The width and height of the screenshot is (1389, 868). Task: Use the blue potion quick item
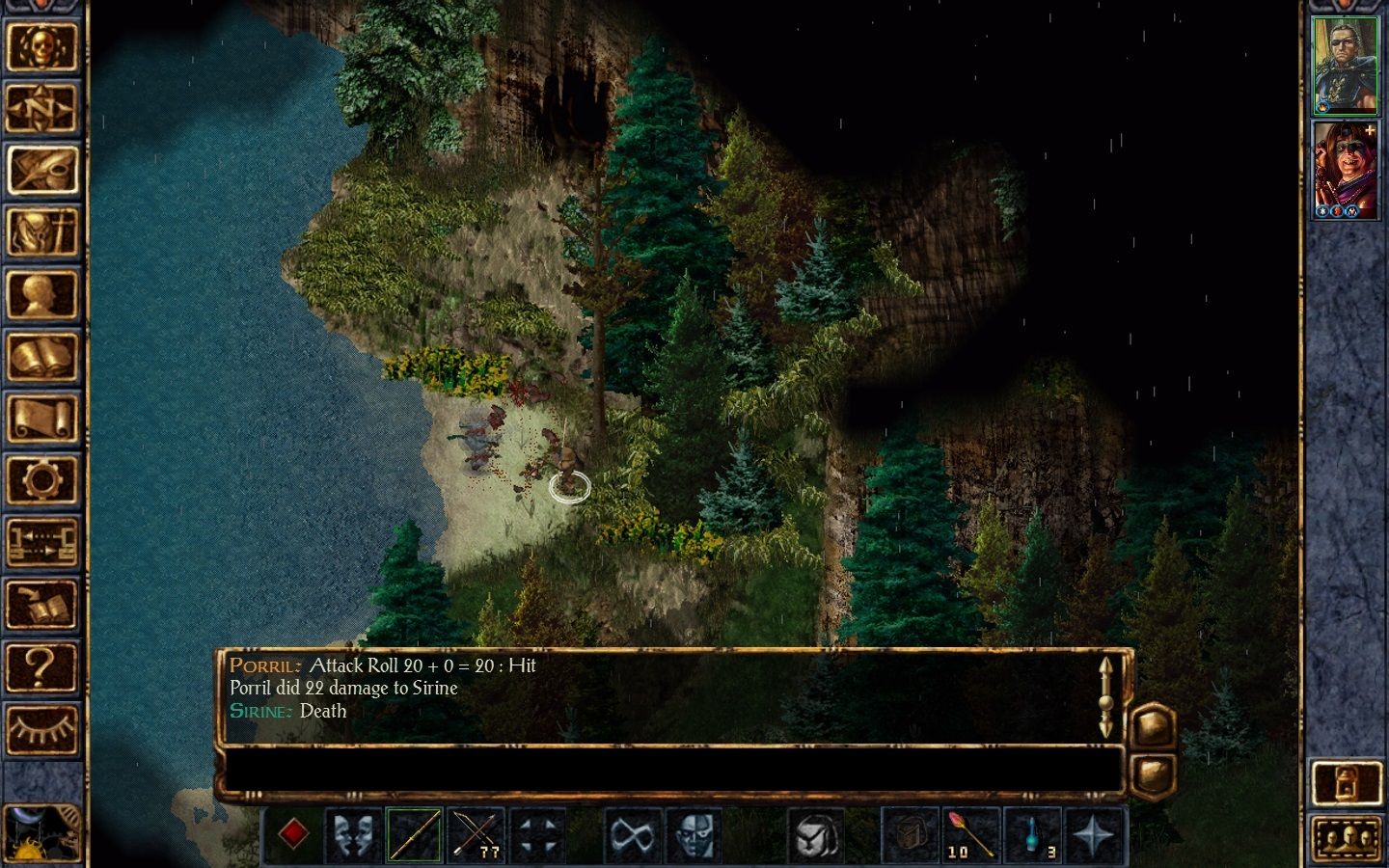point(1033,834)
